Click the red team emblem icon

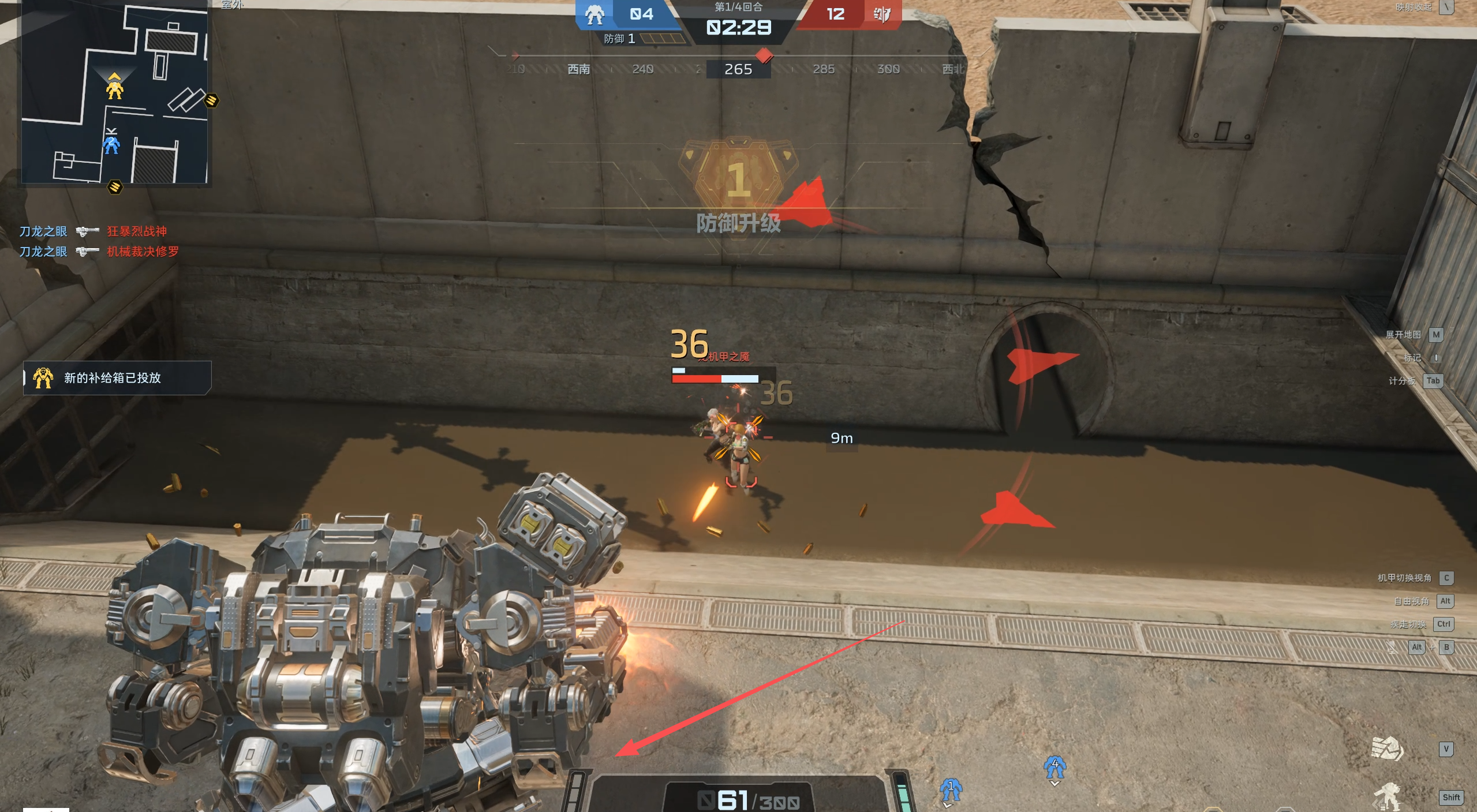pyautogui.click(x=881, y=14)
